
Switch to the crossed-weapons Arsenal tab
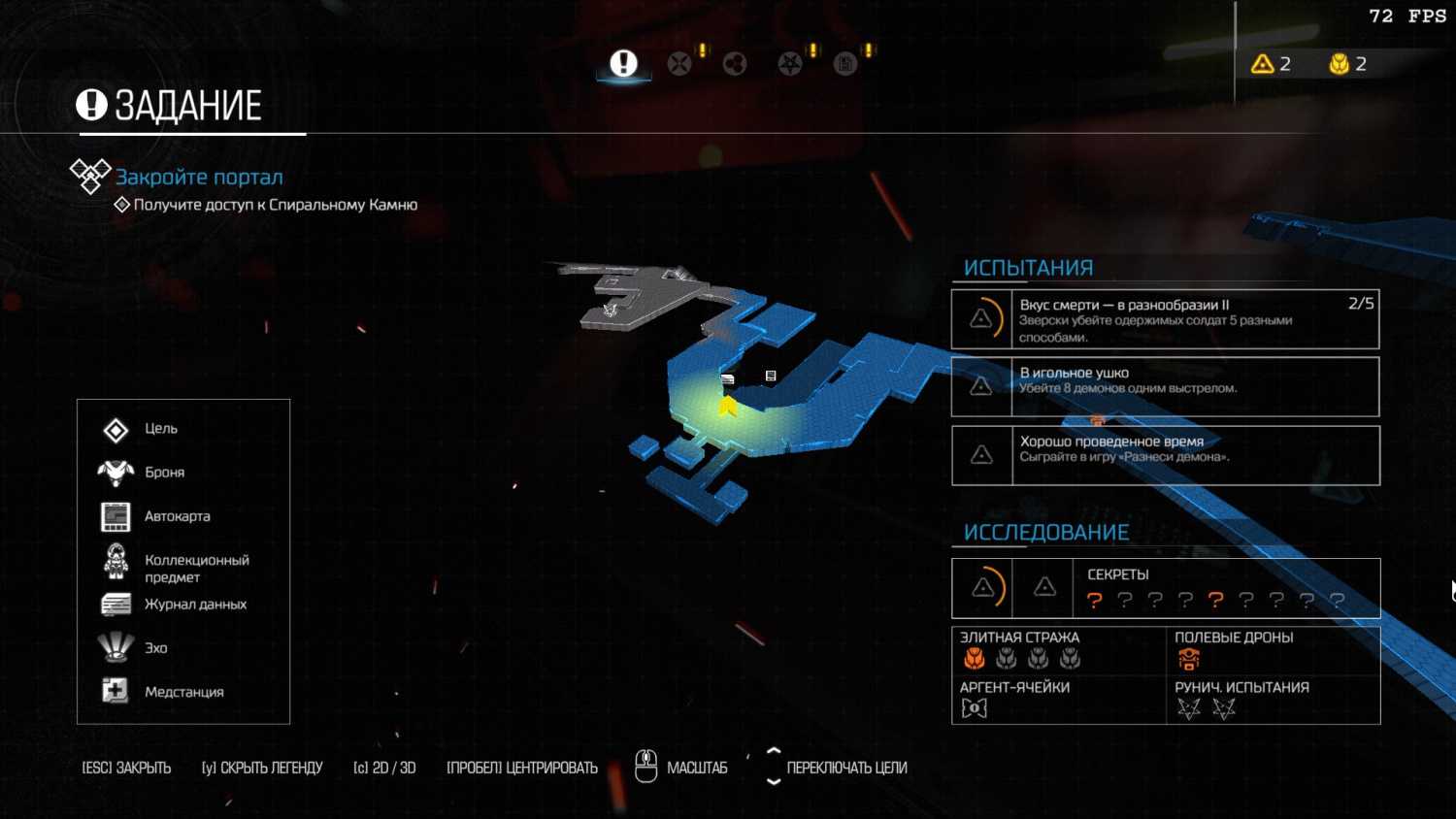pos(679,64)
